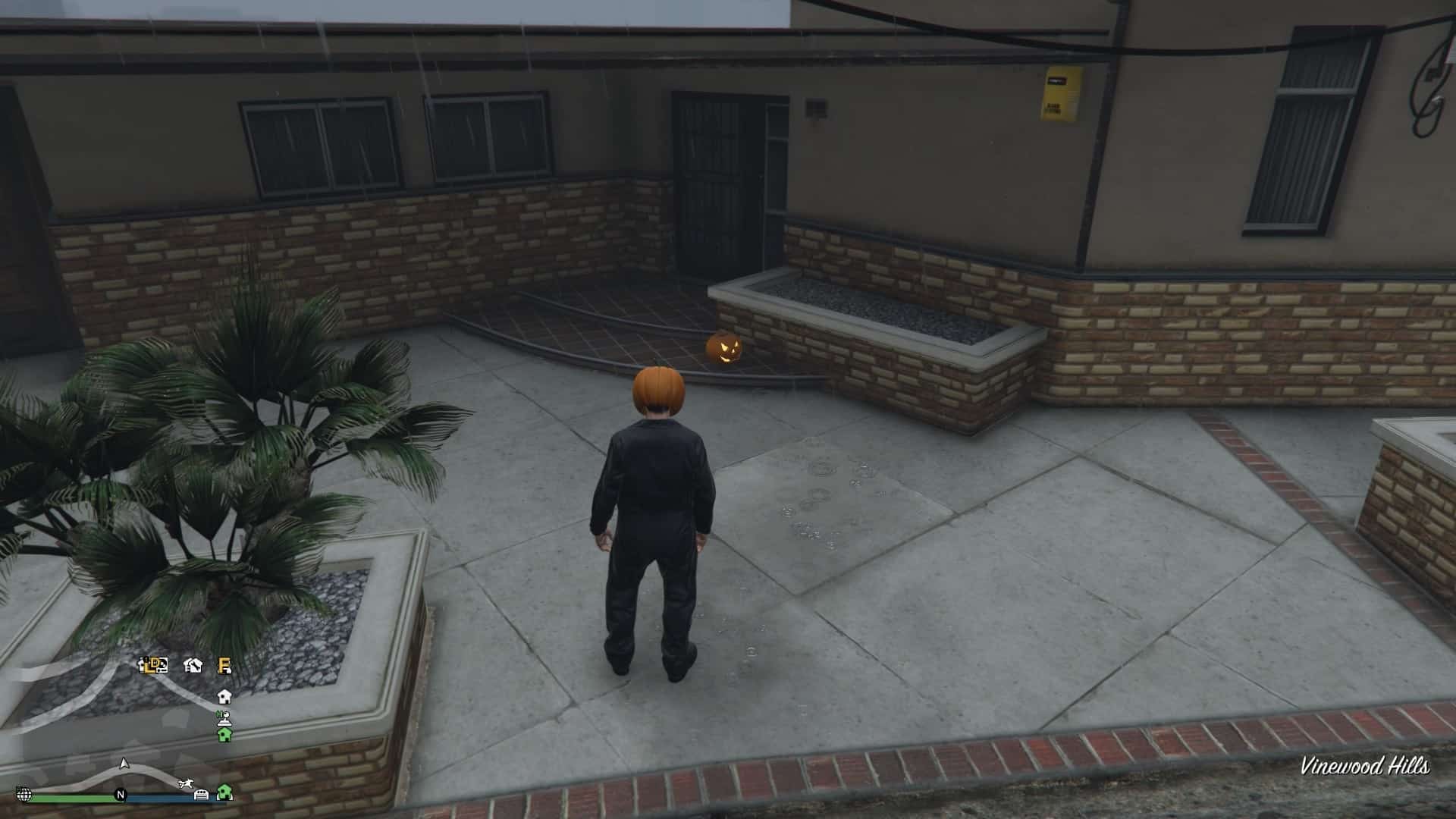Select the joystick arcade blip on the minimap
Screen dimensions: 1456x819
coord(224,717)
